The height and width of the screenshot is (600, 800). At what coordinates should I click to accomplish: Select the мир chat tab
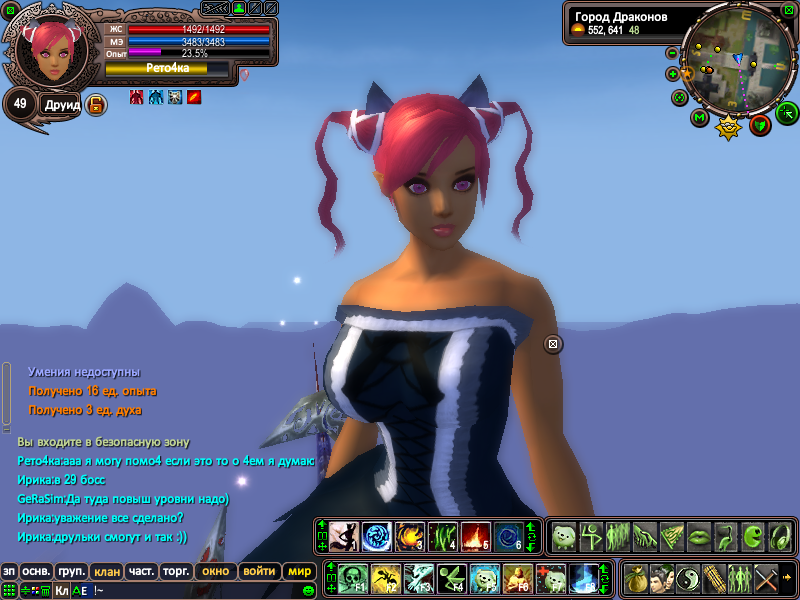(x=299, y=572)
